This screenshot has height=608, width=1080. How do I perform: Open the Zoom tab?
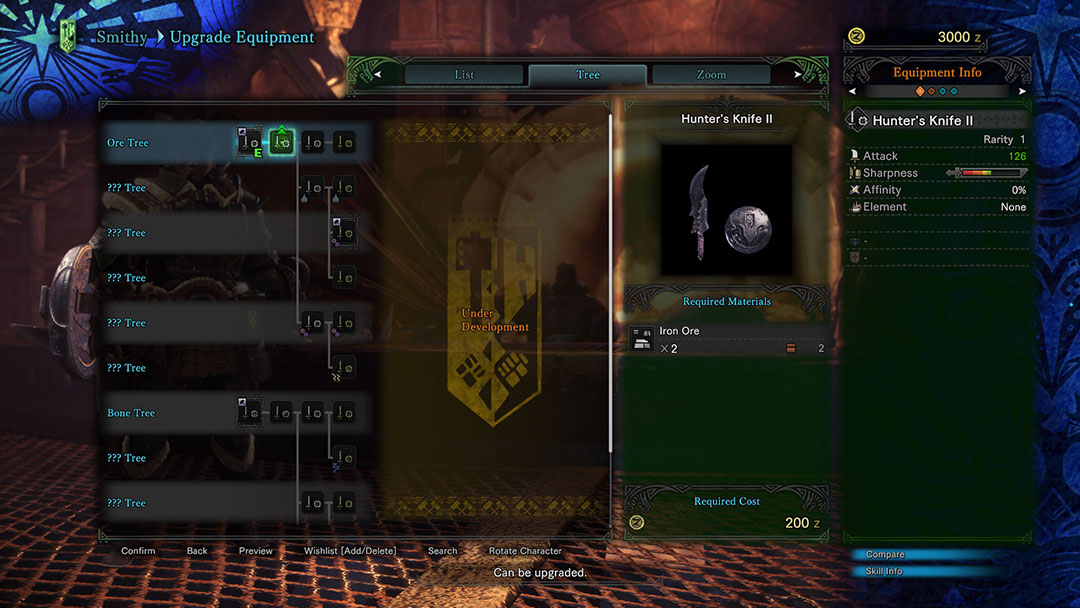711,75
